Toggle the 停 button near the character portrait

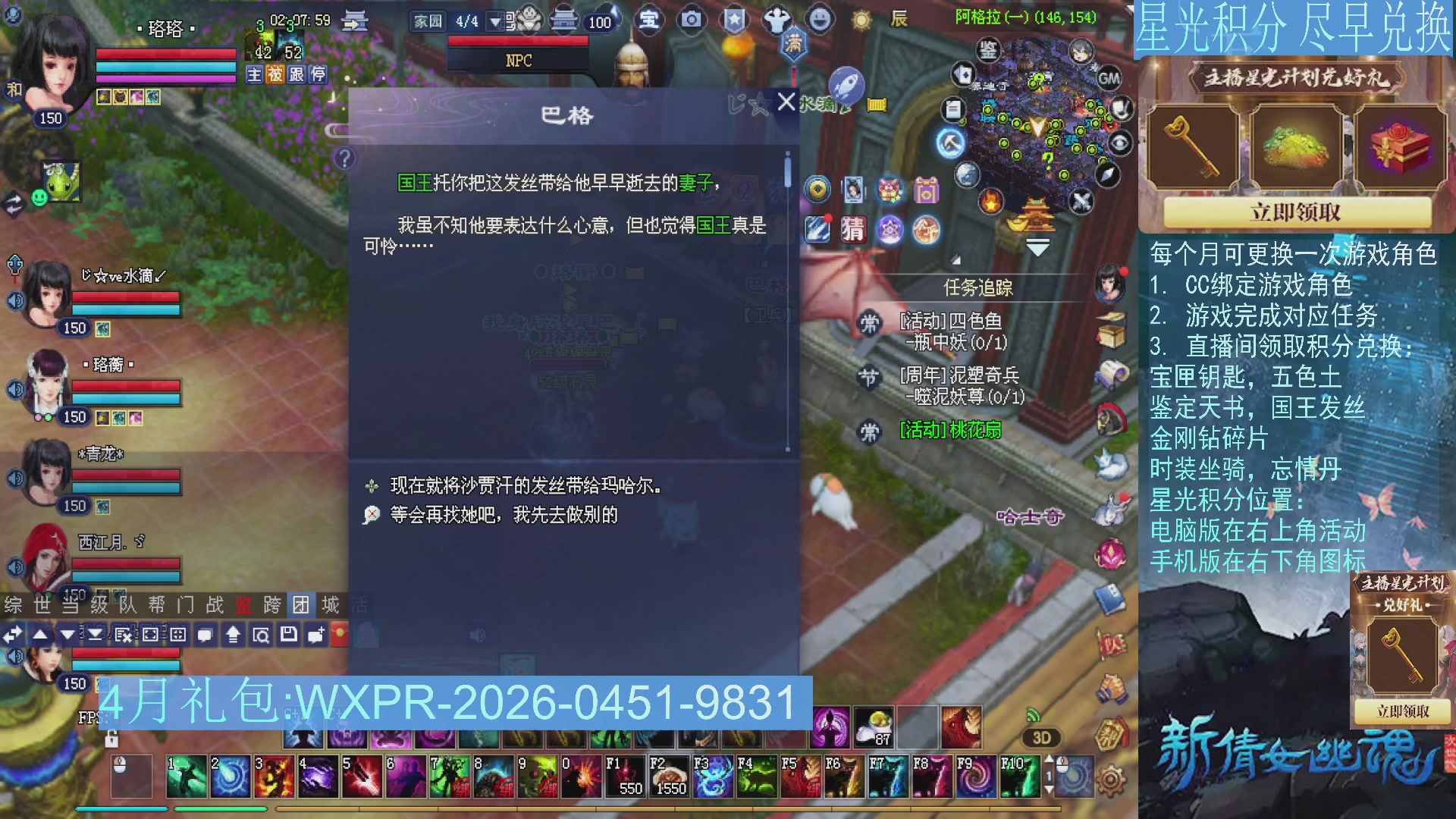pos(318,74)
